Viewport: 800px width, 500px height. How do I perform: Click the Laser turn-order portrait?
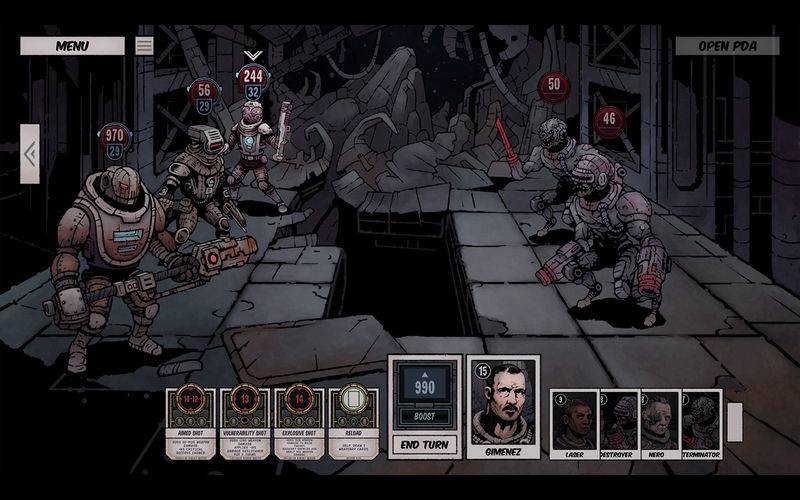click(574, 419)
